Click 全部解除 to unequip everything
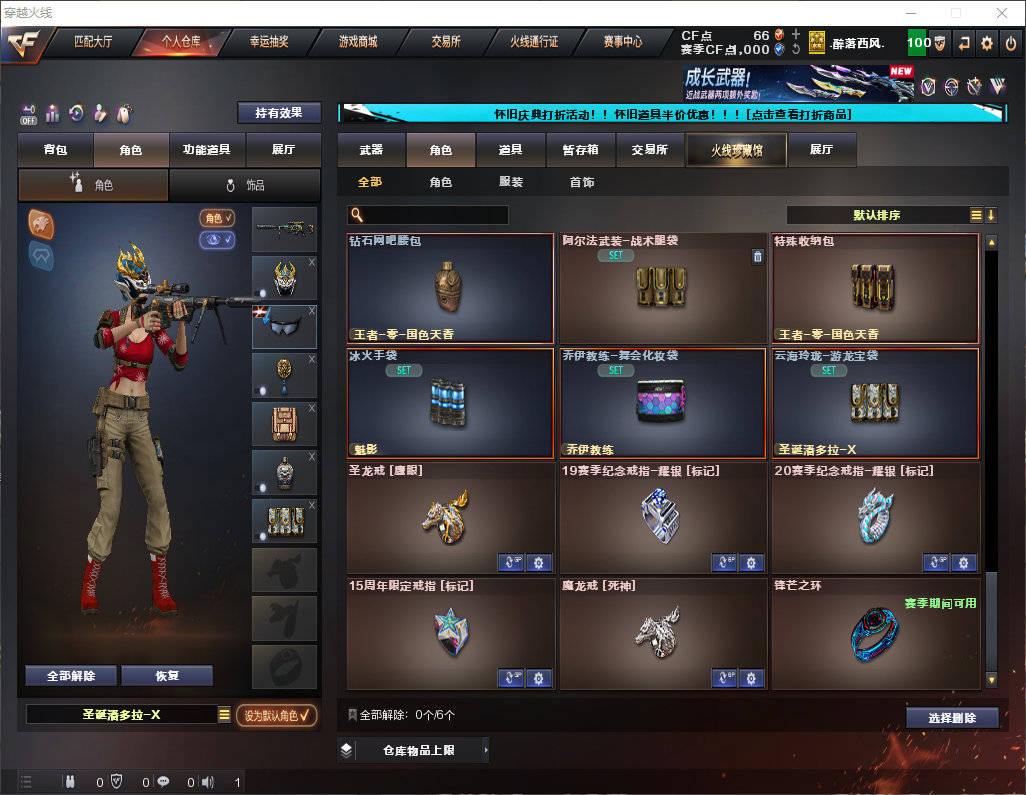1026x795 pixels. pyautogui.click(x=71, y=676)
